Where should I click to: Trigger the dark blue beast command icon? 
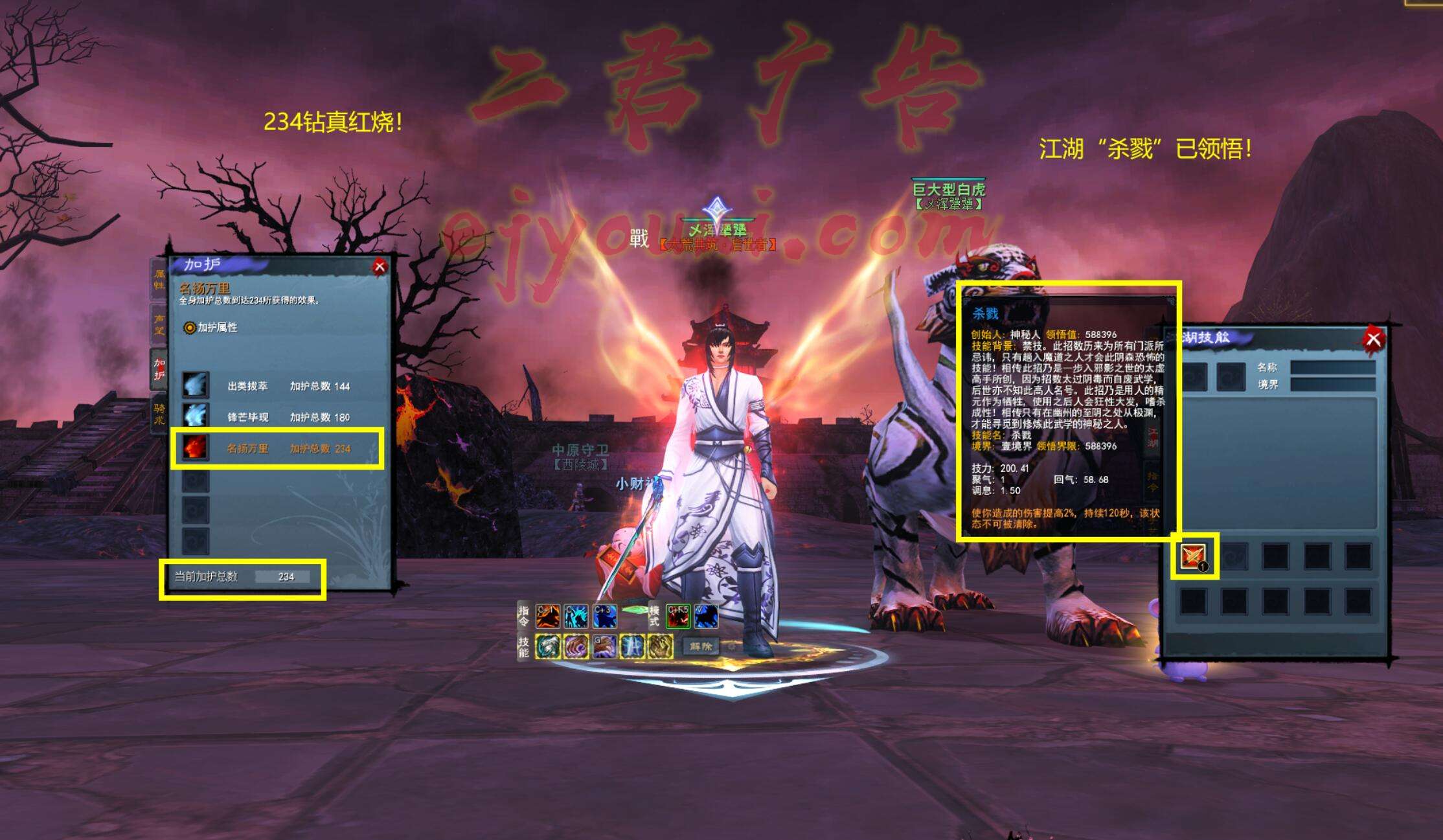point(604,616)
